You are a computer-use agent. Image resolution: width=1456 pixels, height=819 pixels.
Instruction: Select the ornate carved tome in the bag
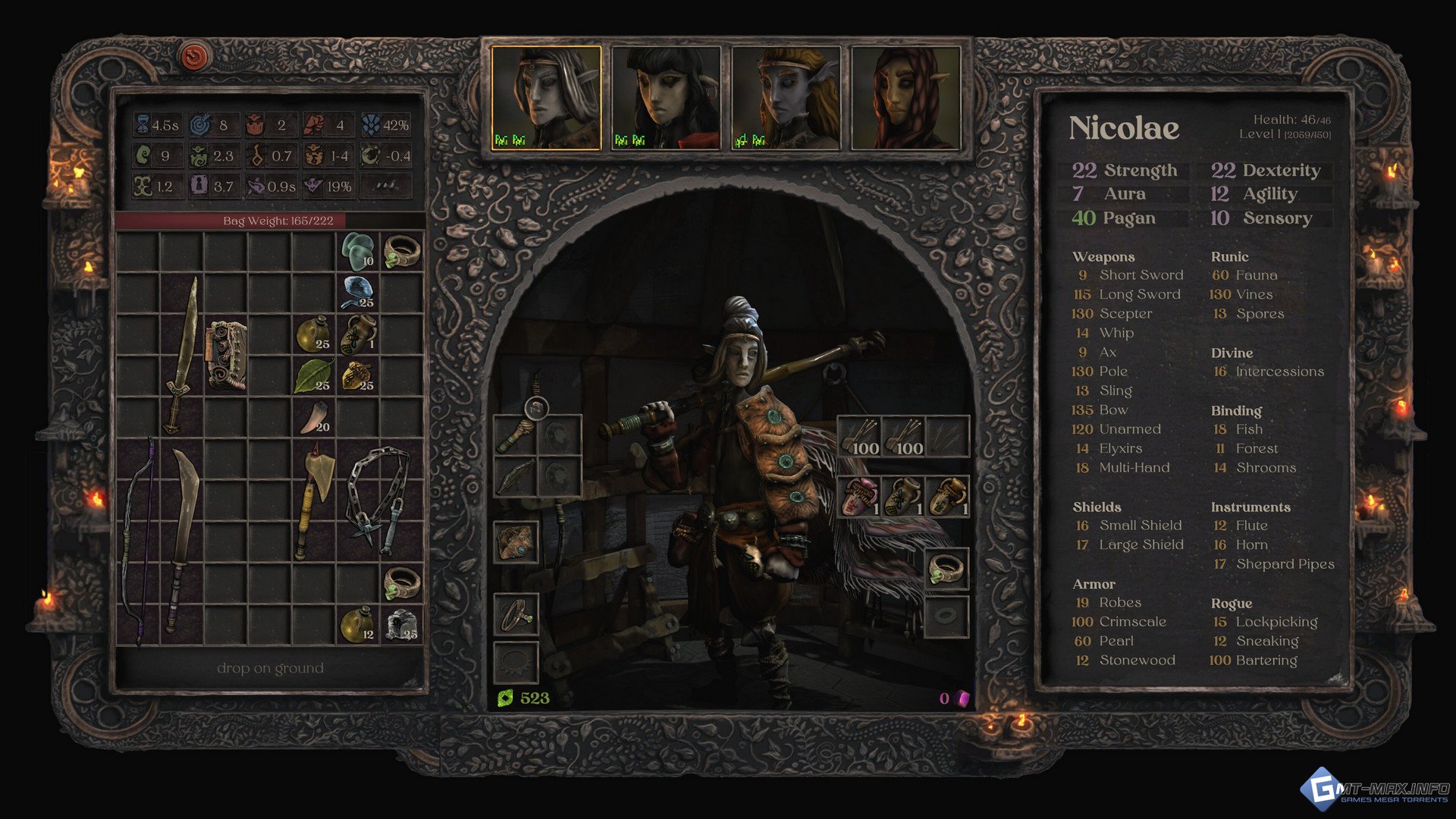click(226, 355)
